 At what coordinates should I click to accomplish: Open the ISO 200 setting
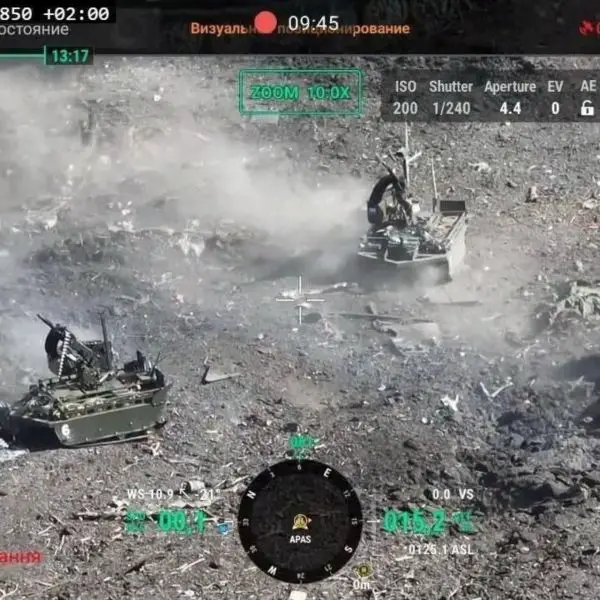click(405, 98)
